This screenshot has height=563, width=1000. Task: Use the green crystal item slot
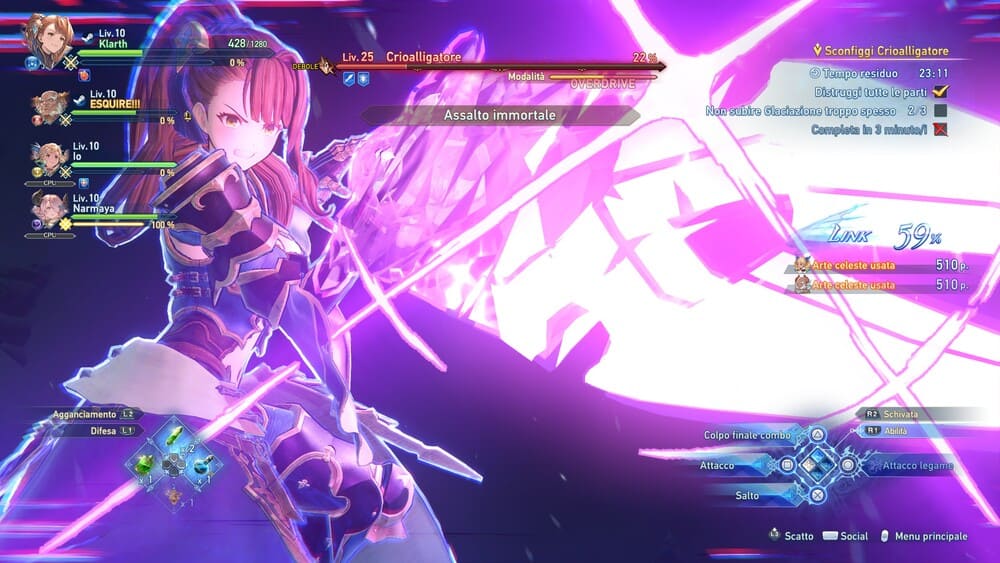(146, 464)
